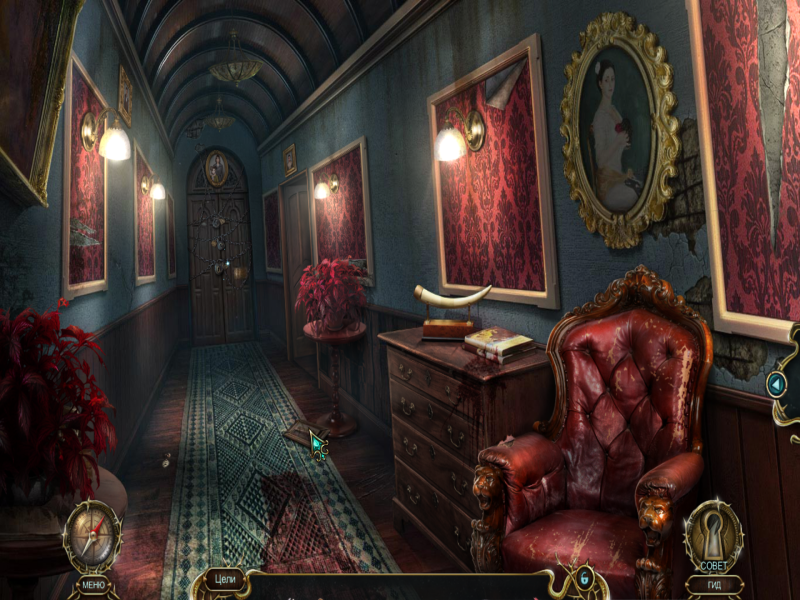Toggle the inventory bar lock icon
Screen dimensions: 800x600
(584, 578)
